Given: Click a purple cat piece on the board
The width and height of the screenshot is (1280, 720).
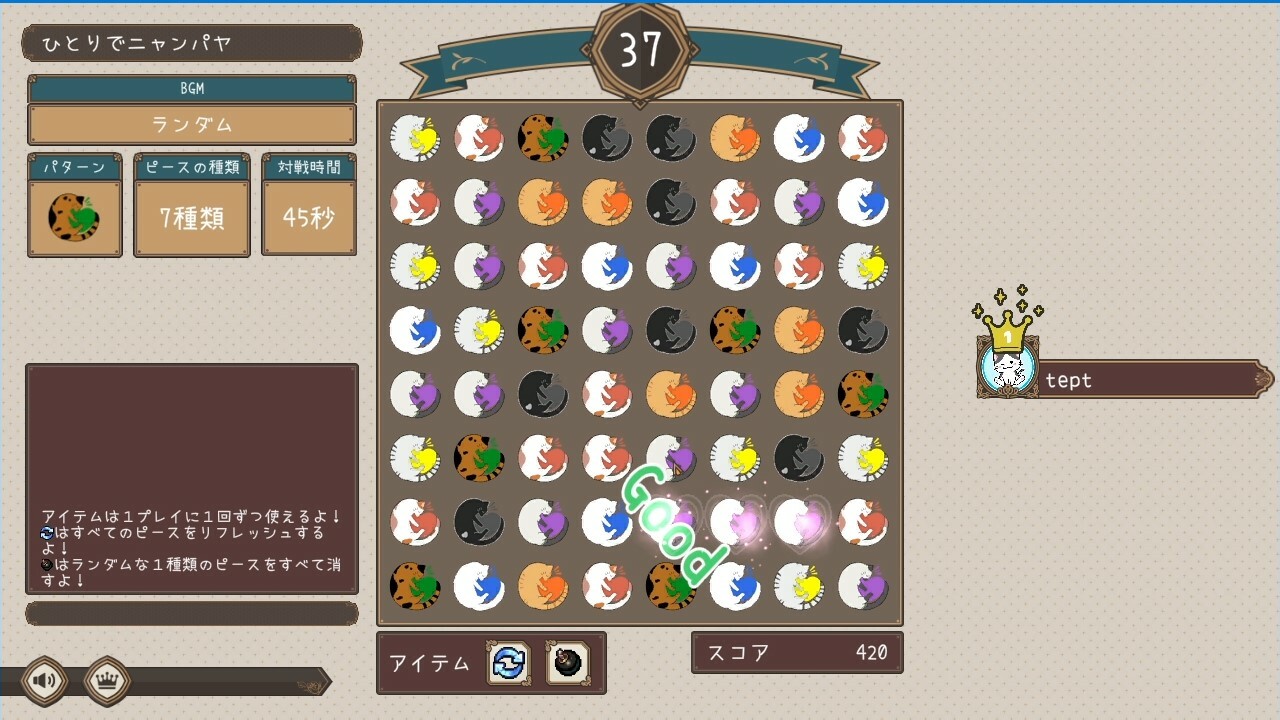Looking at the screenshot, I should coord(479,202).
